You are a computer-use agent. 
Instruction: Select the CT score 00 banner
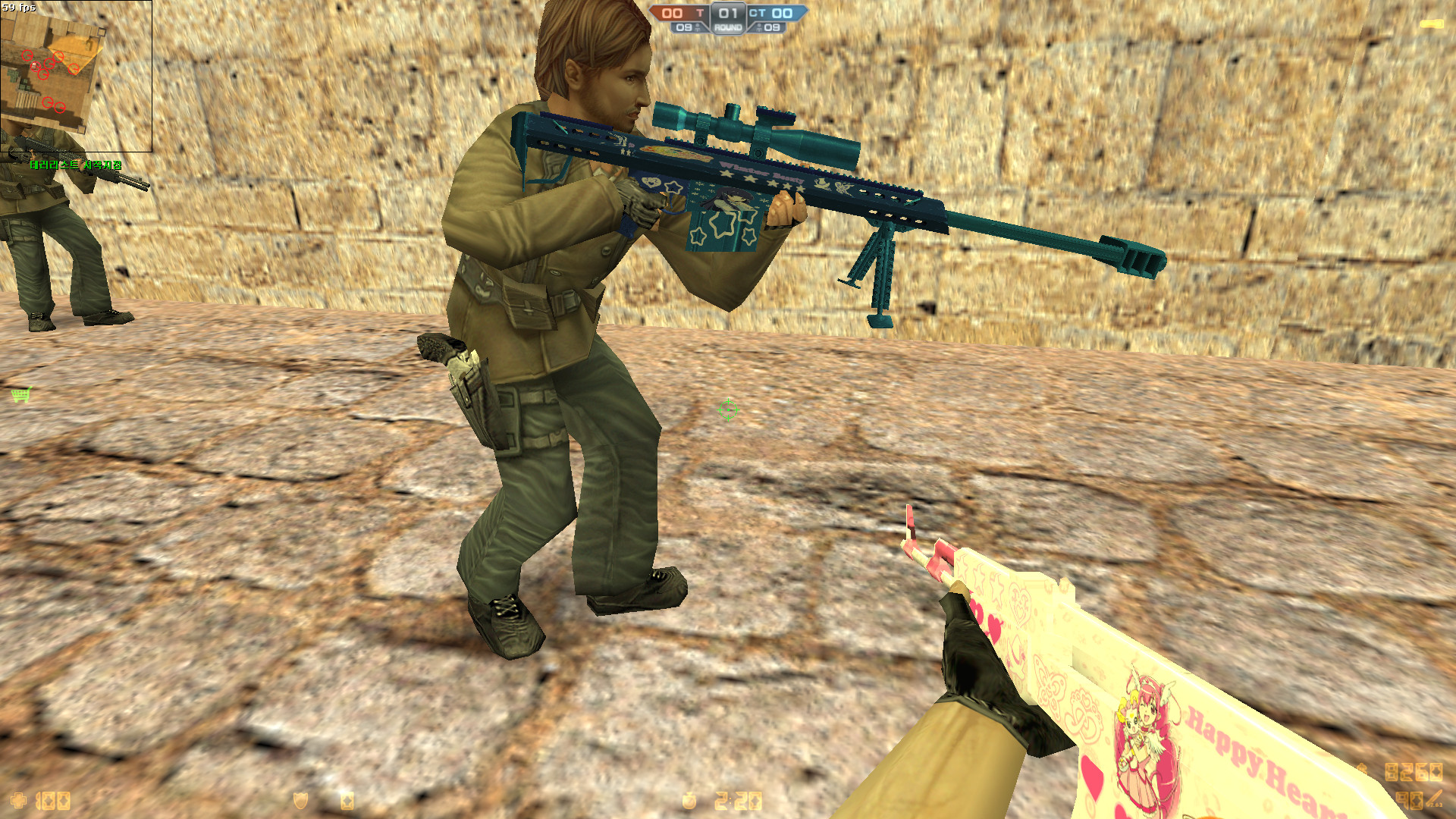(783, 13)
